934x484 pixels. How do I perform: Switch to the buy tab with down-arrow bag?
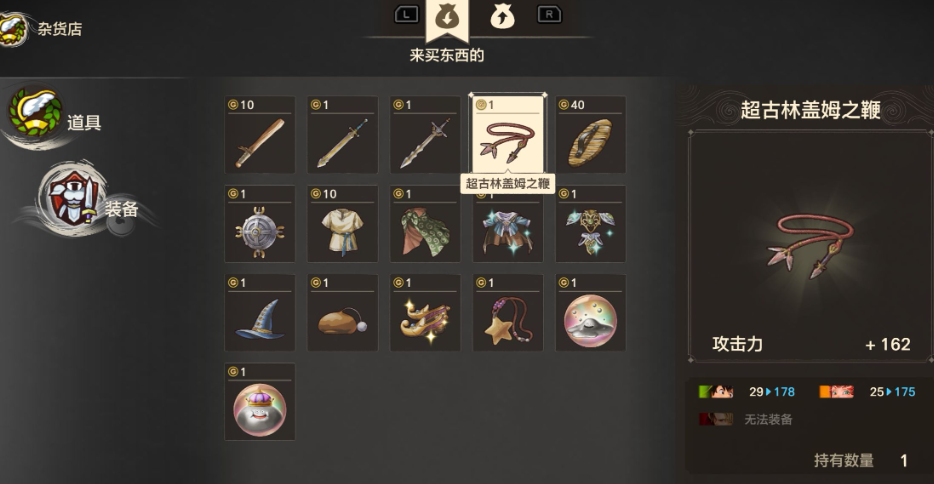[447, 17]
